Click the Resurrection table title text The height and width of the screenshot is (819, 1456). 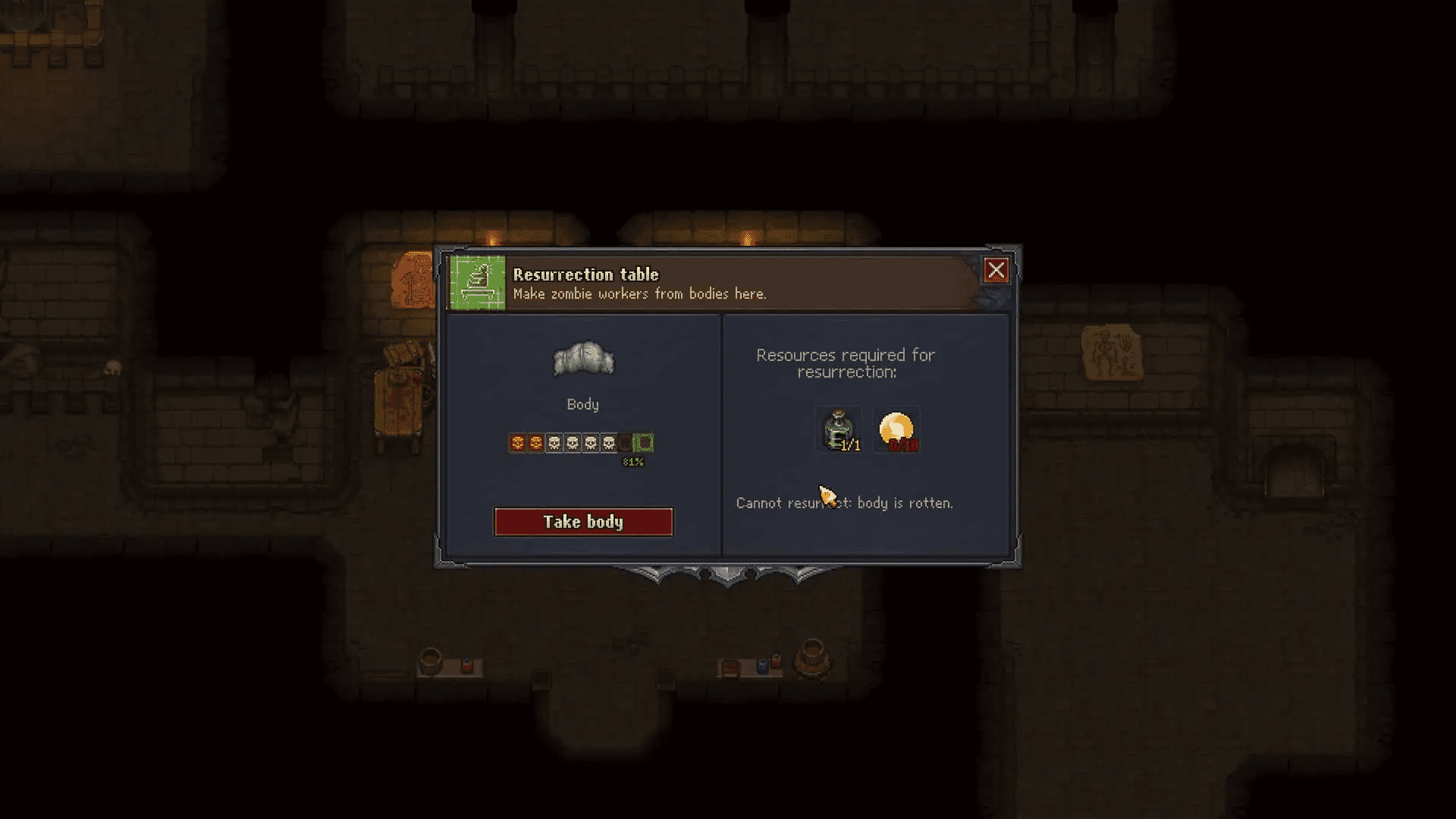(x=585, y=275)
